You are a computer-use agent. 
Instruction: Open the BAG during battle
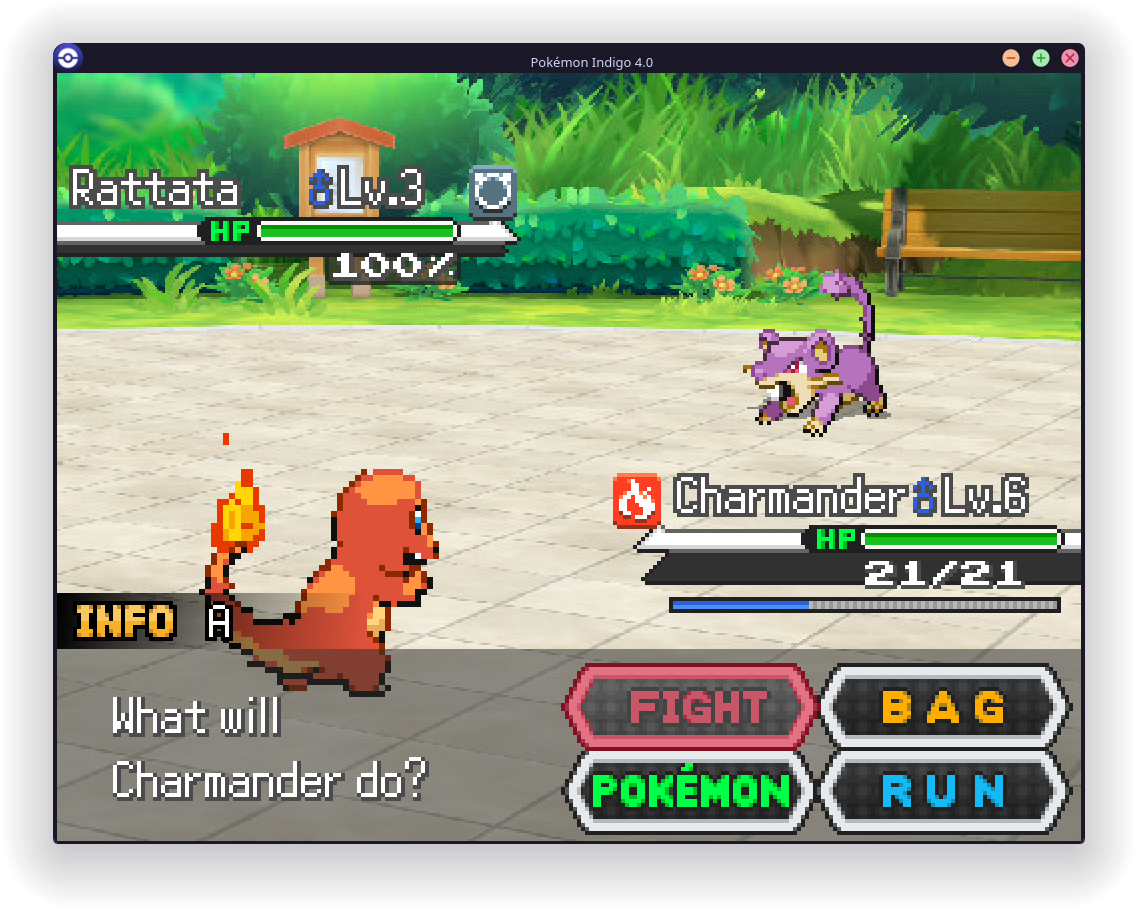(944, 707)
